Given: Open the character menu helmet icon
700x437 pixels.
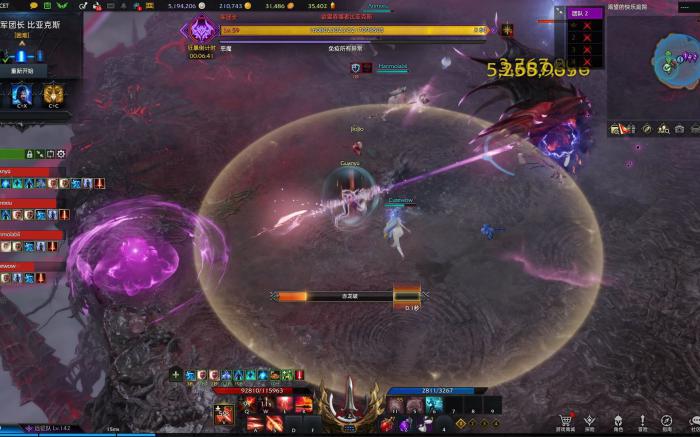Looking at the screenshot, I should tap(617, 421).
